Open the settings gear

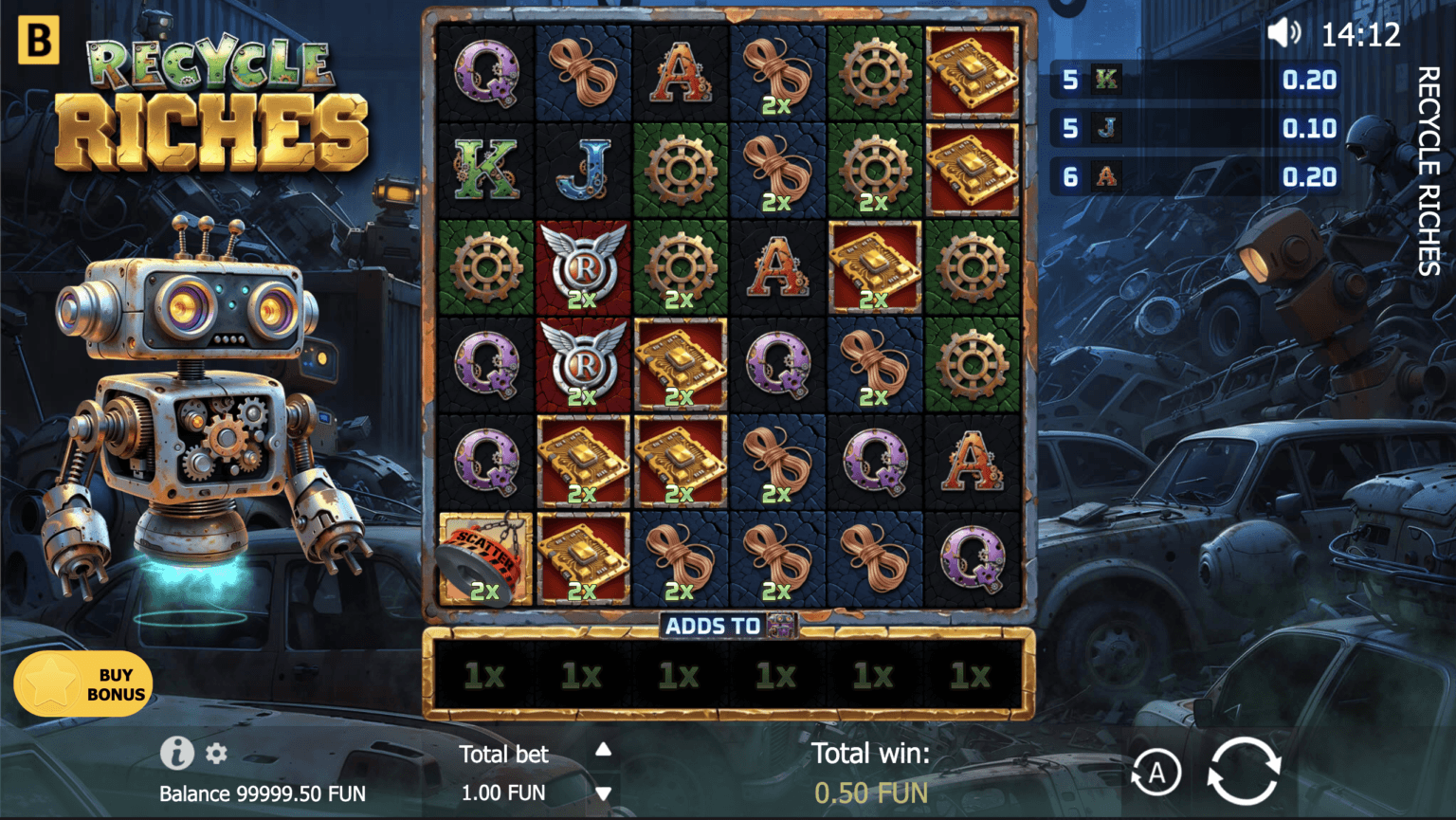click(x=217, y=754)
